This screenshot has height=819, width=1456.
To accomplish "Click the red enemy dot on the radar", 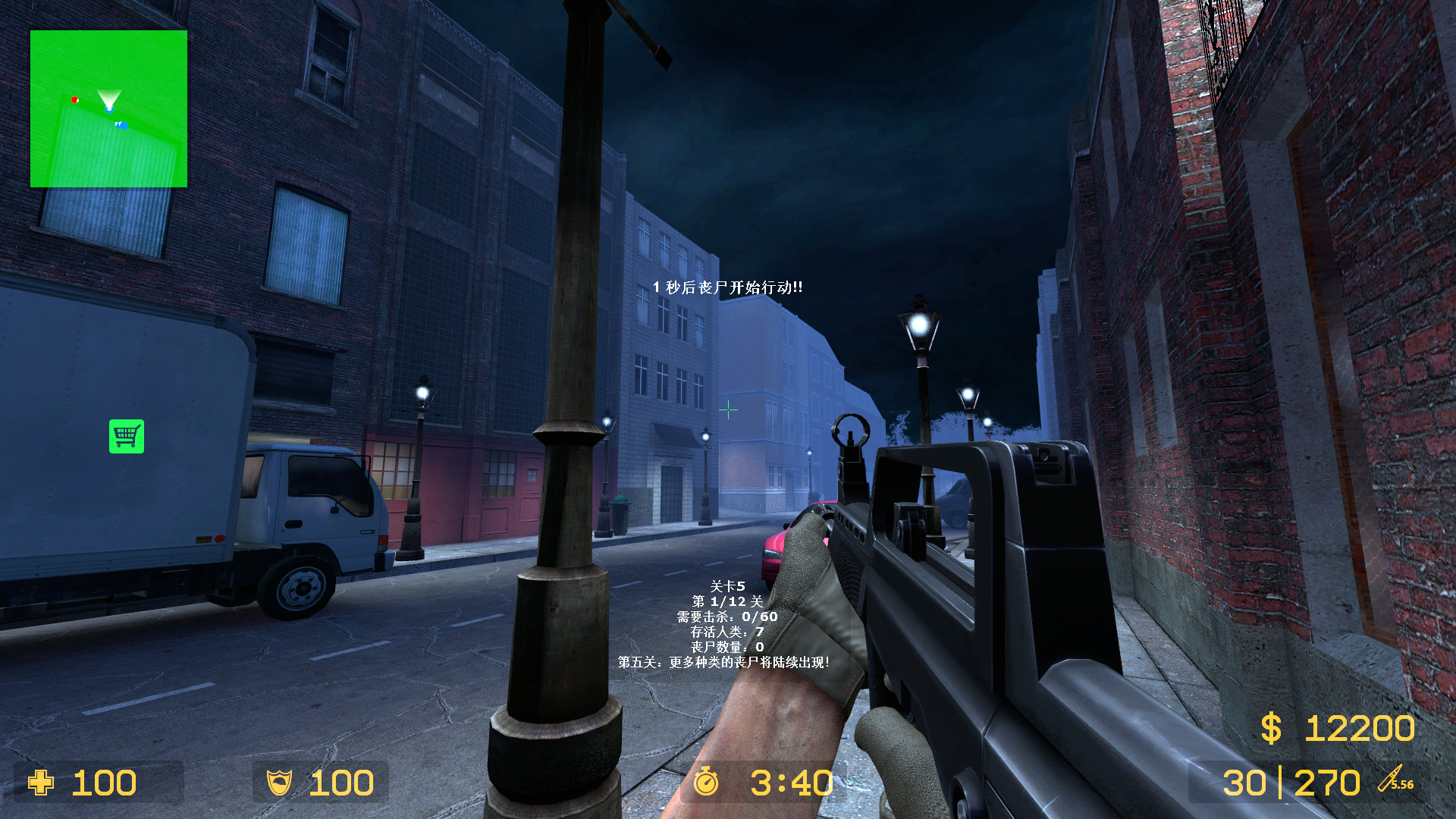I will point(75,99).
